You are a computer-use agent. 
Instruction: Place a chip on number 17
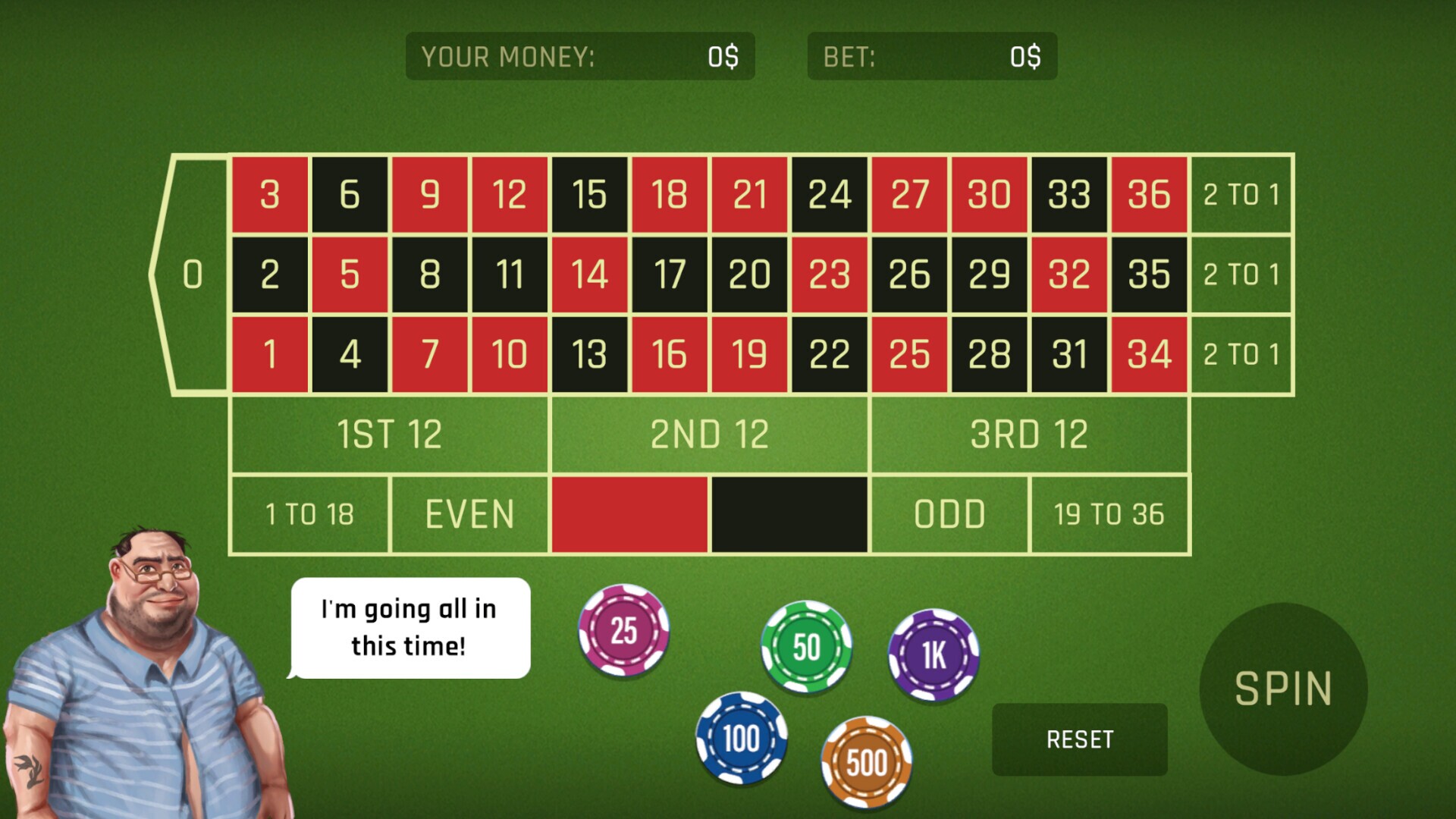point(670,275)
